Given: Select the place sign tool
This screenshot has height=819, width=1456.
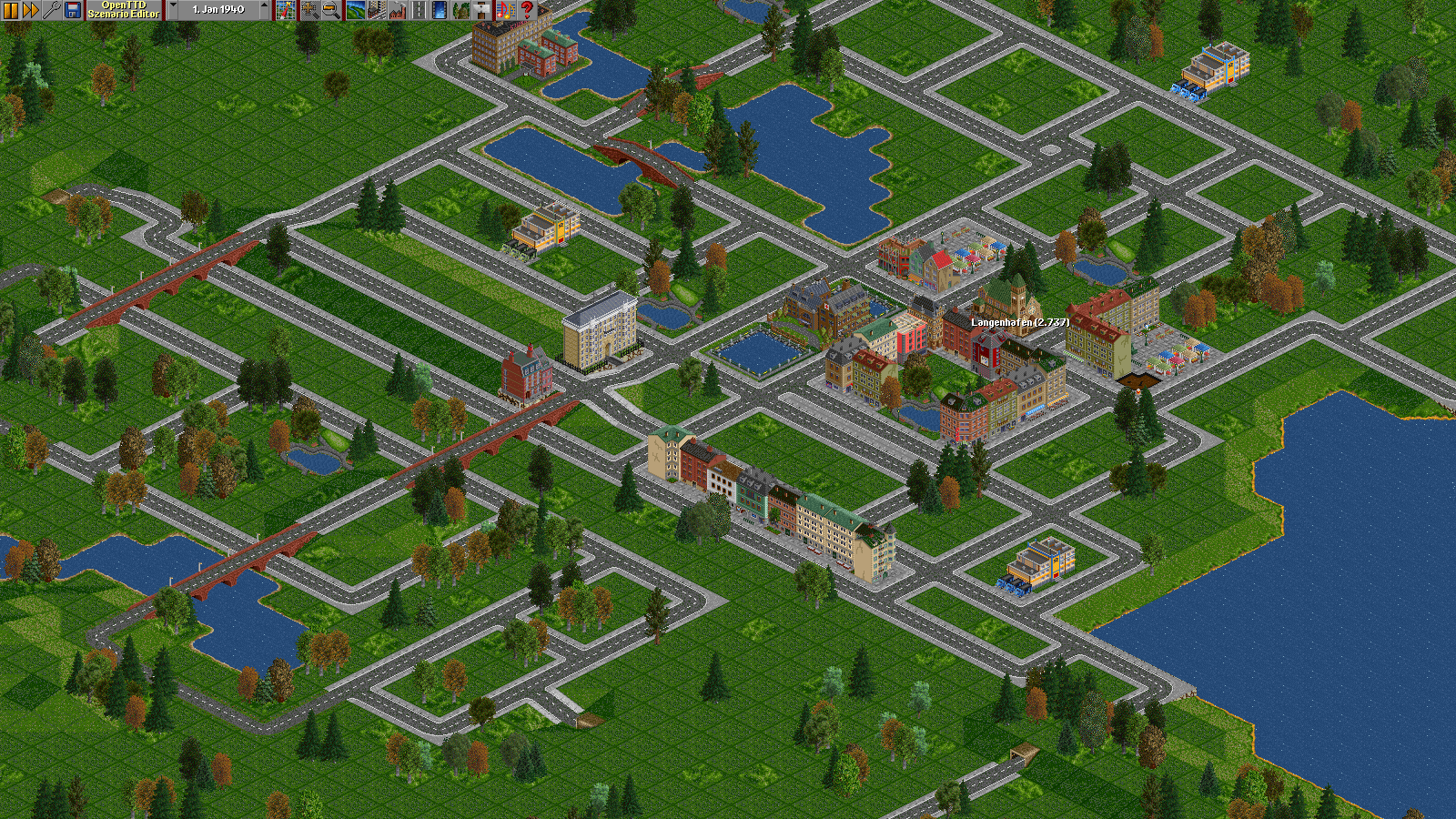Looking at the screenshot, I should click(x=482, y=10).
